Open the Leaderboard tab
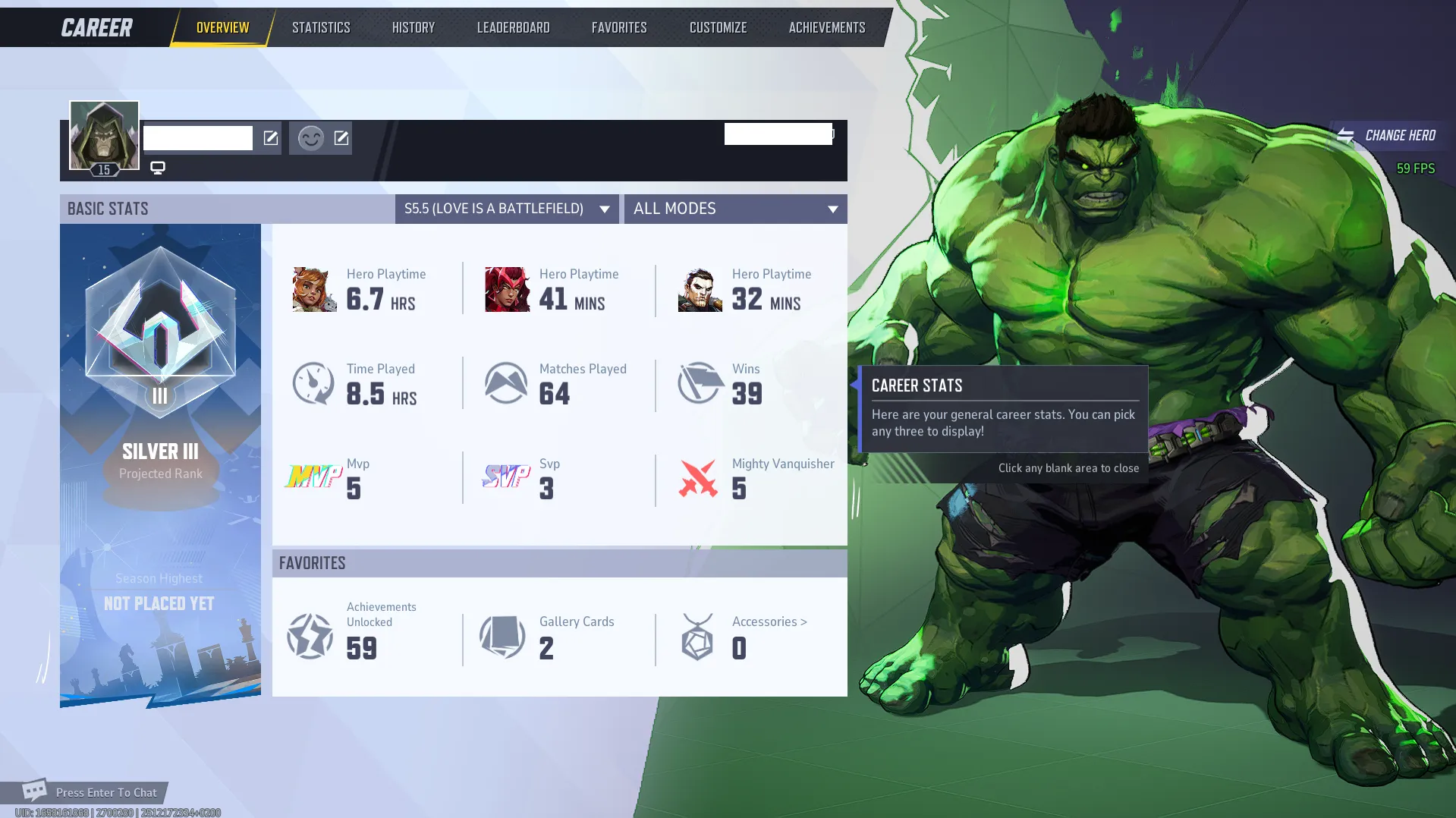The width and height of the screenshot is (1456, 818). click(x=513, y=27)
